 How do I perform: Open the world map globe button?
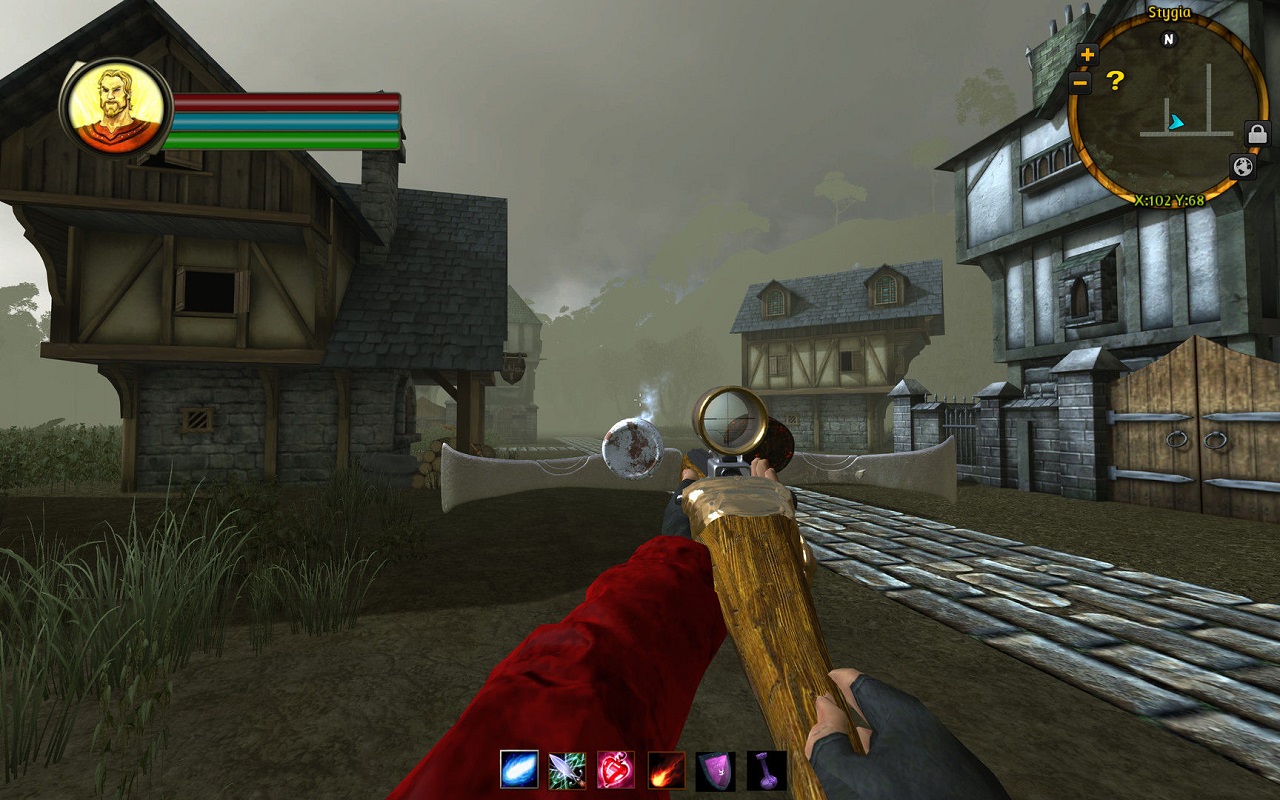click(1242, 166)
